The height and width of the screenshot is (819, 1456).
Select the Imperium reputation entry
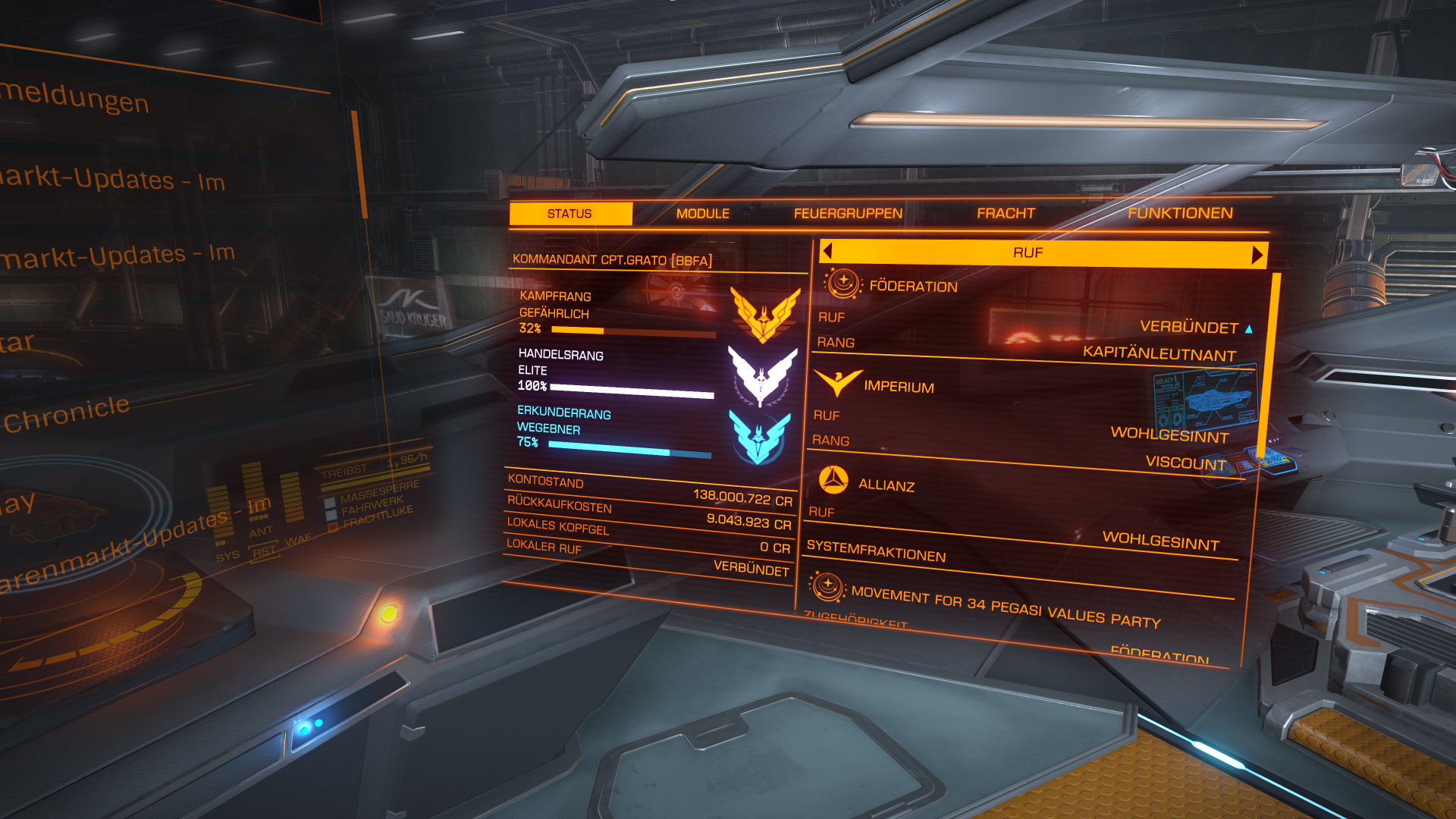pos(899,387)
